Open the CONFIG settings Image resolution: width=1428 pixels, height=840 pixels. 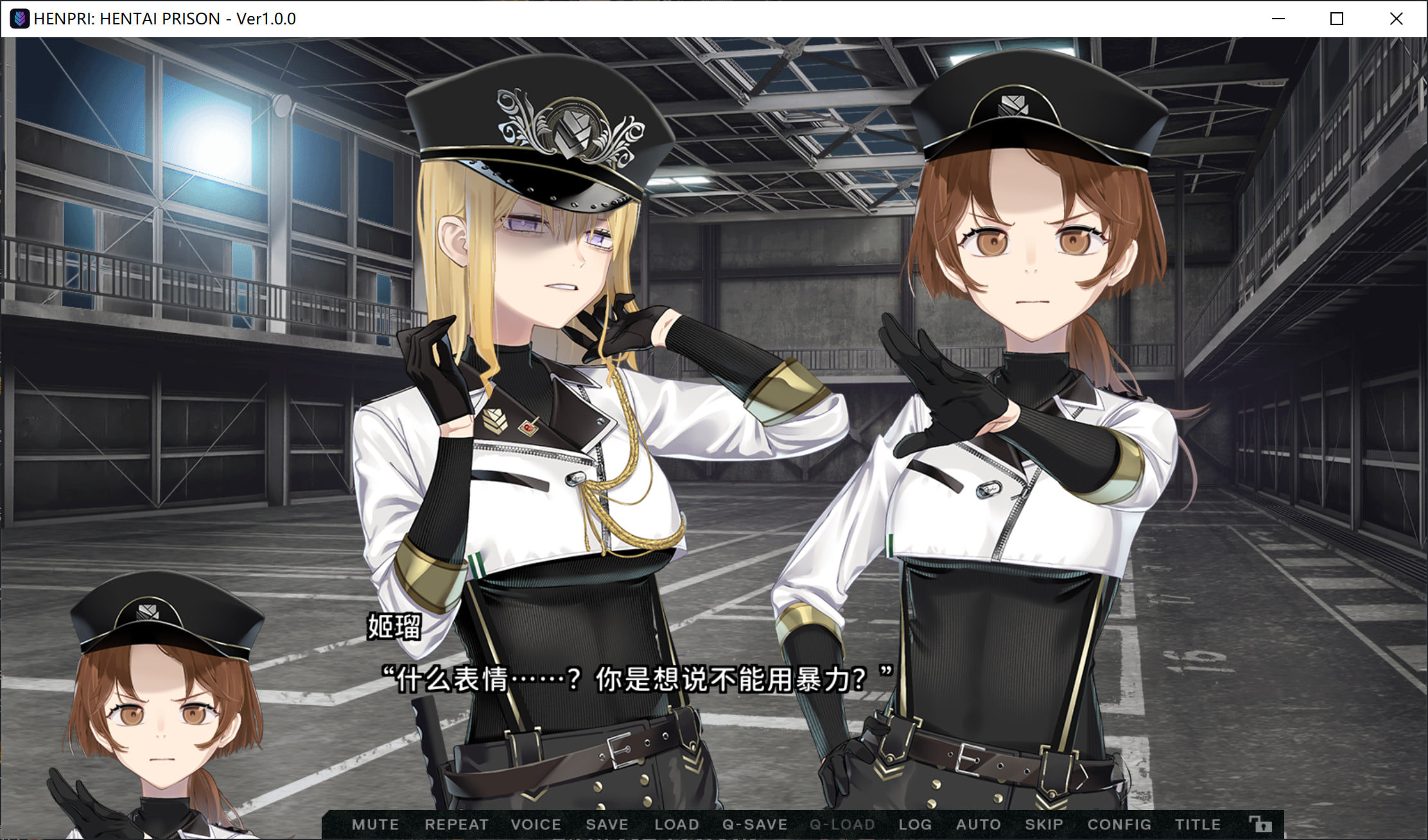coord(1119,825)
